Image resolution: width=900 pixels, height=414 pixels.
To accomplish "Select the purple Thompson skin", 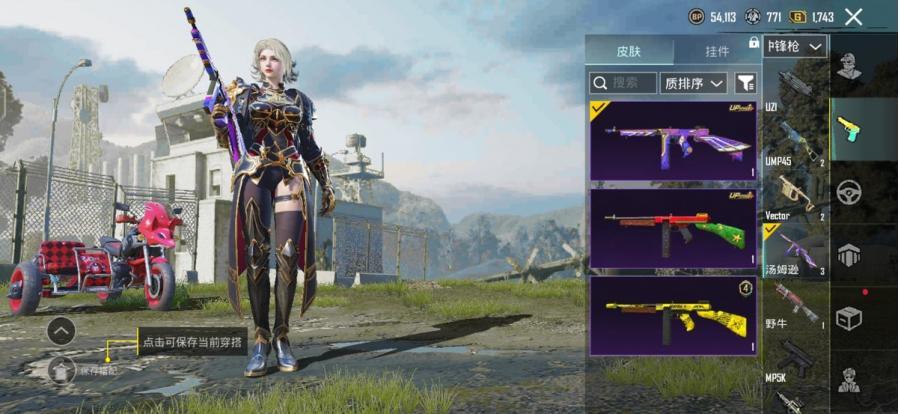I will (672, 140).
